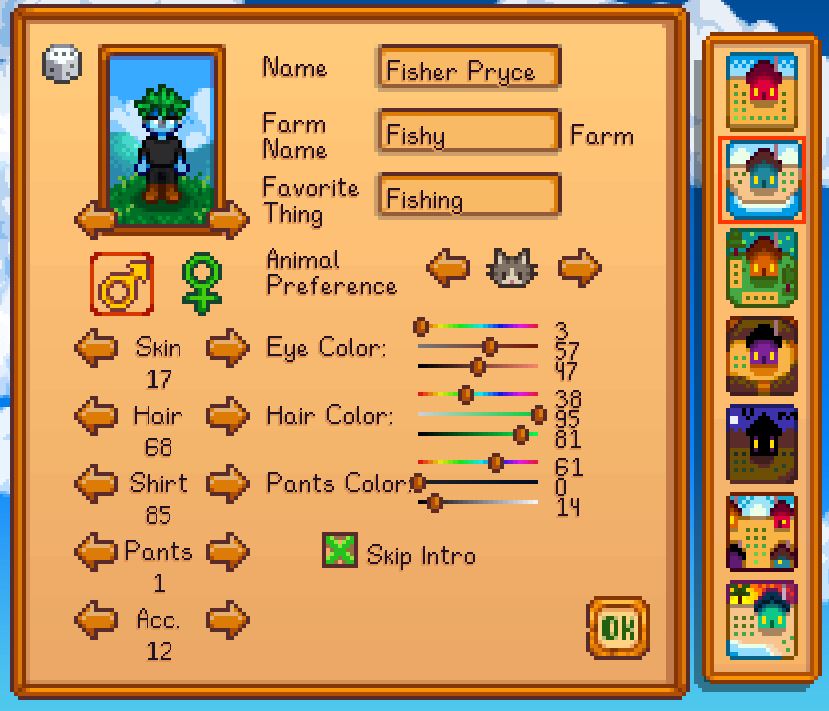829x711 pixels.
Task: Advance to the next Shirt
Action: click(x=228, y=484)
